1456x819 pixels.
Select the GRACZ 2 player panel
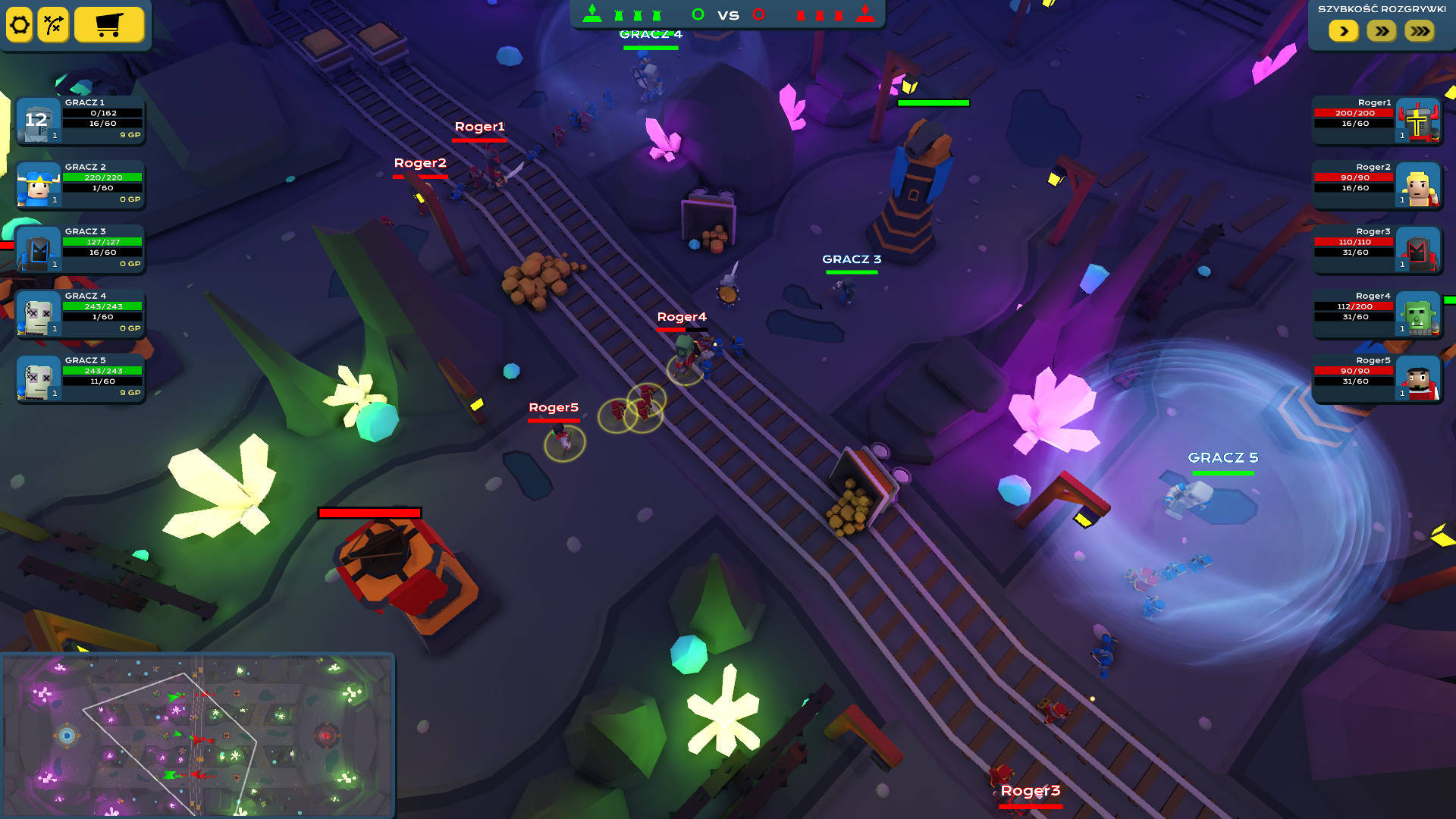point(80,184)
